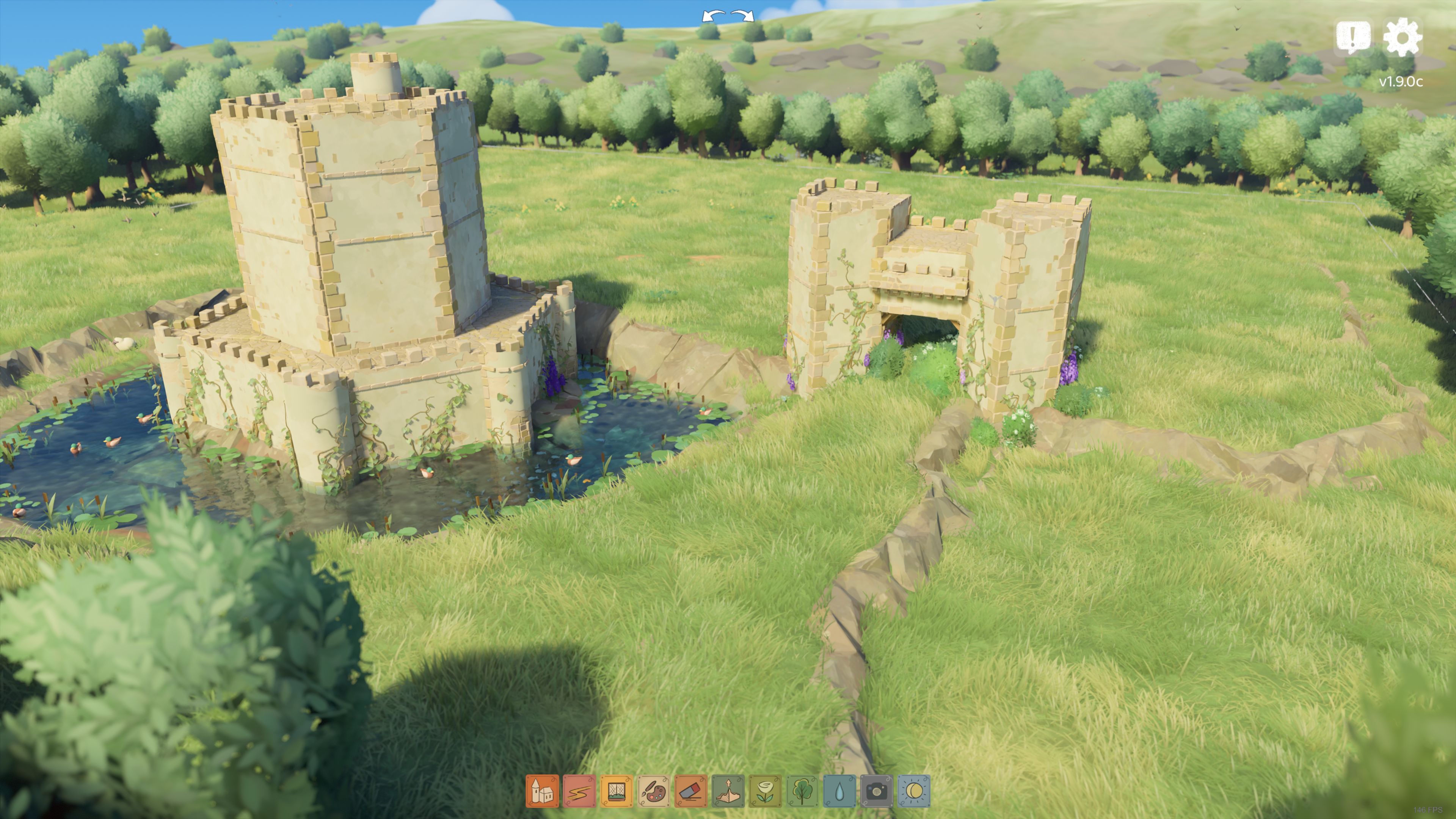Open the camera photo mode
This screenshot has width=1456, height=819.
point(877,790)
